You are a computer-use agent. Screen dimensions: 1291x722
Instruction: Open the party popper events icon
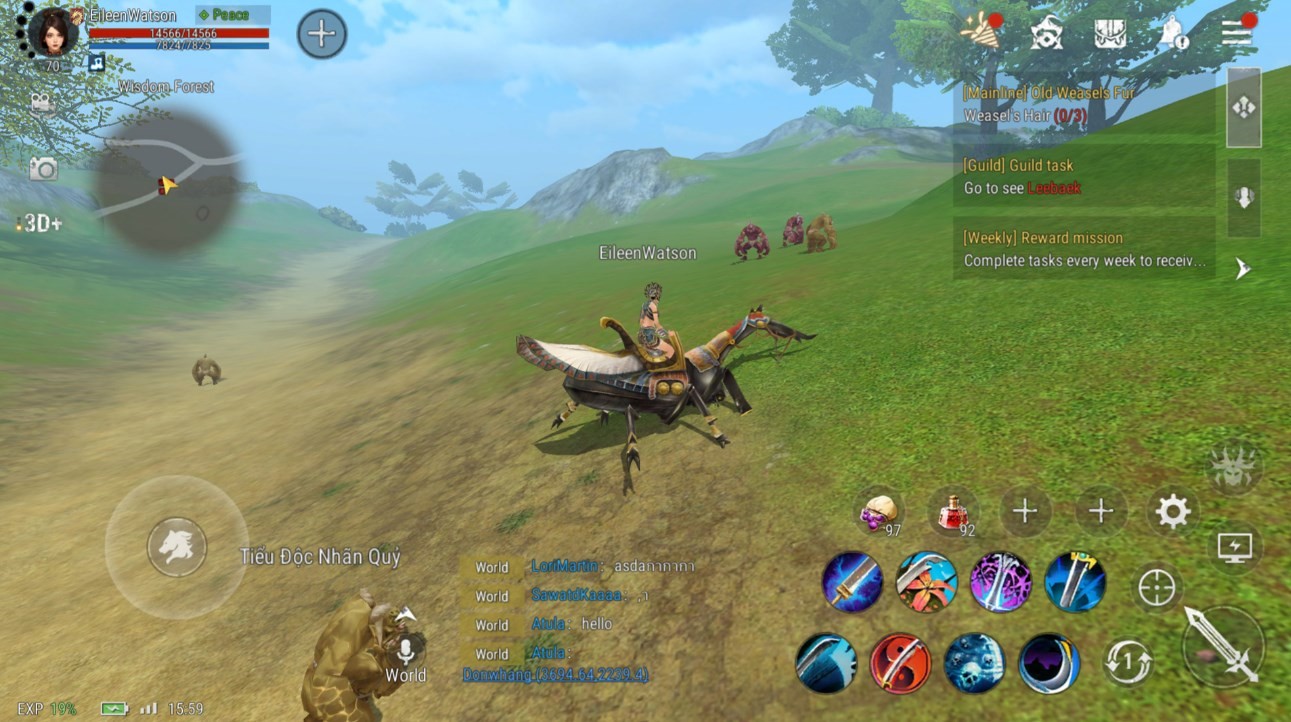click(x=979, y=32)
